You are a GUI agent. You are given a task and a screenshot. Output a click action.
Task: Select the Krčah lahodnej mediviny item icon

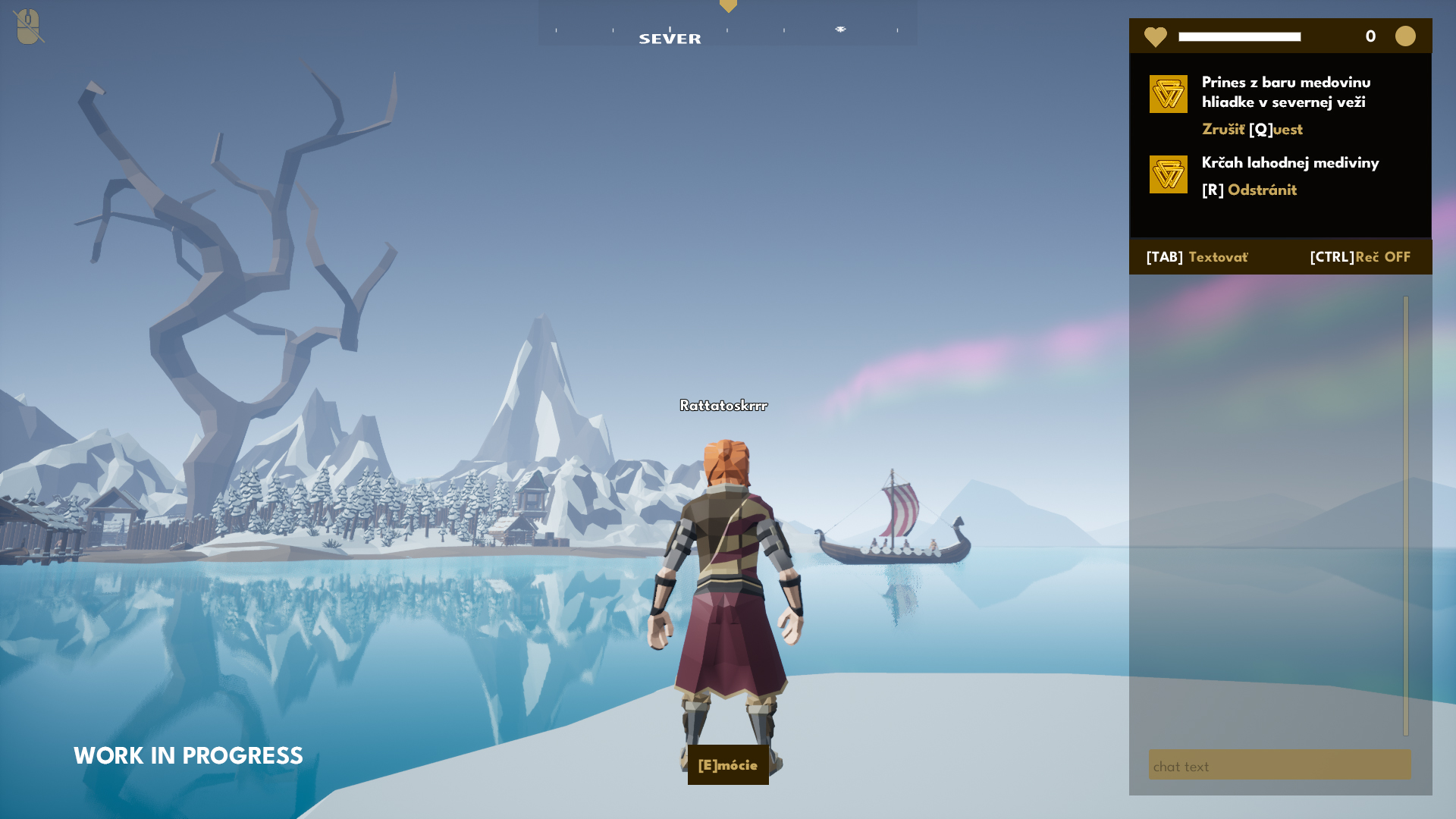[x=1168, y=174]
